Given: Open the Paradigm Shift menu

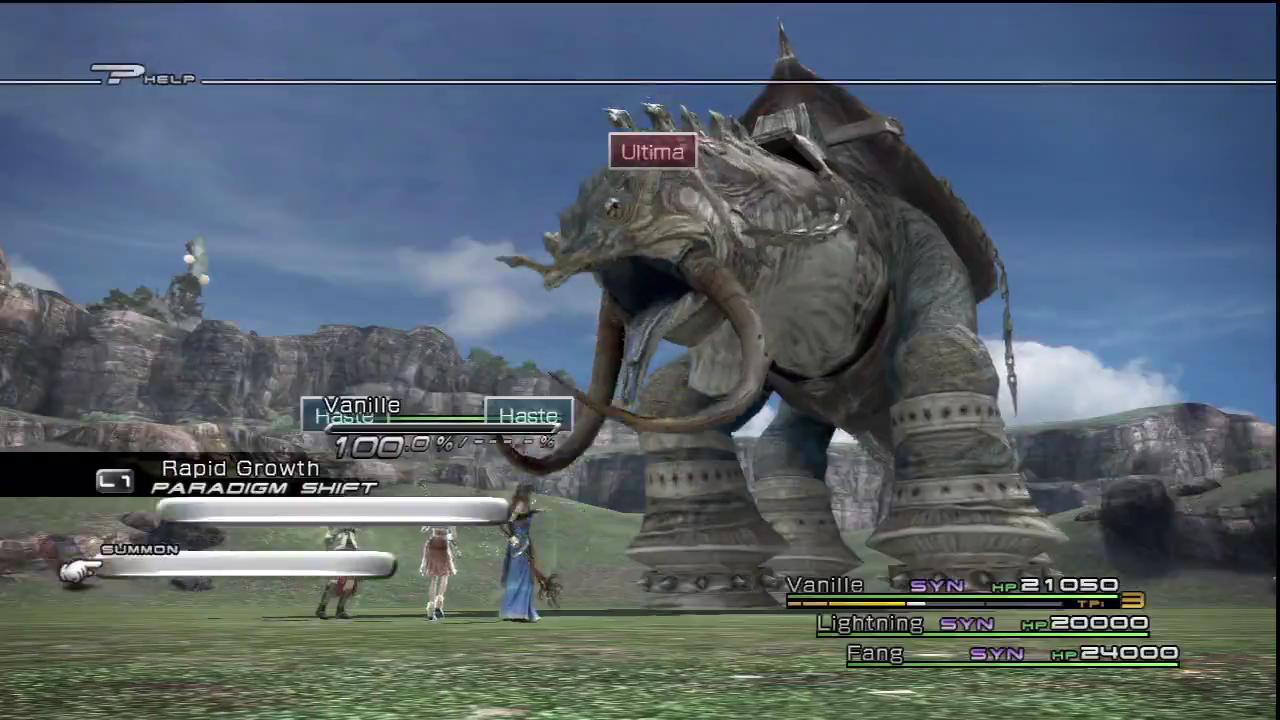Looking at the screenshot, I should coord(263,488).
